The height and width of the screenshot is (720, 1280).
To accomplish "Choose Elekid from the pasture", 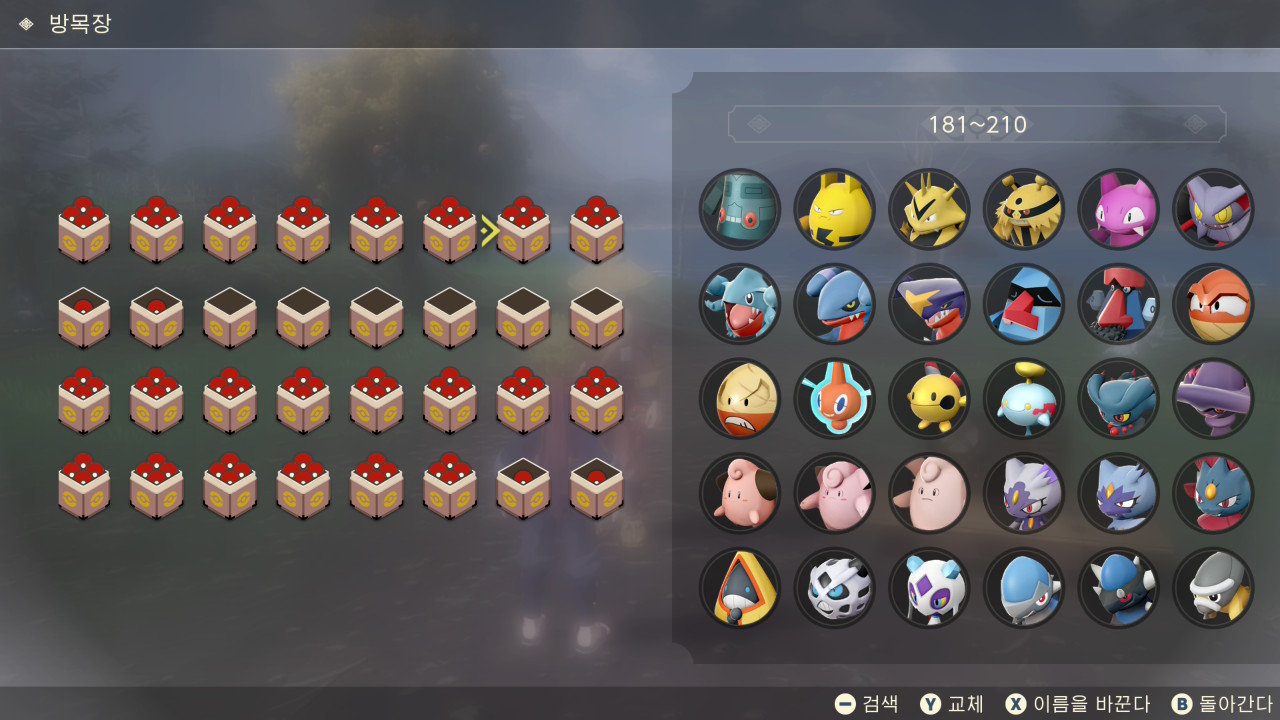I will (x=835, y=209).
